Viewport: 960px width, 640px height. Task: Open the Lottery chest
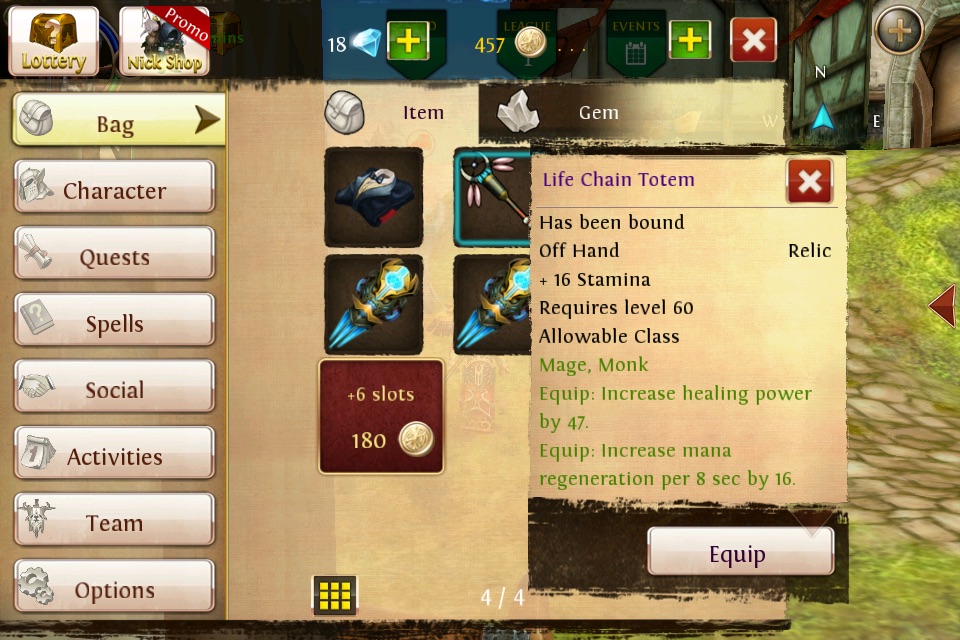pyautogui.click(x=54, y=41)
